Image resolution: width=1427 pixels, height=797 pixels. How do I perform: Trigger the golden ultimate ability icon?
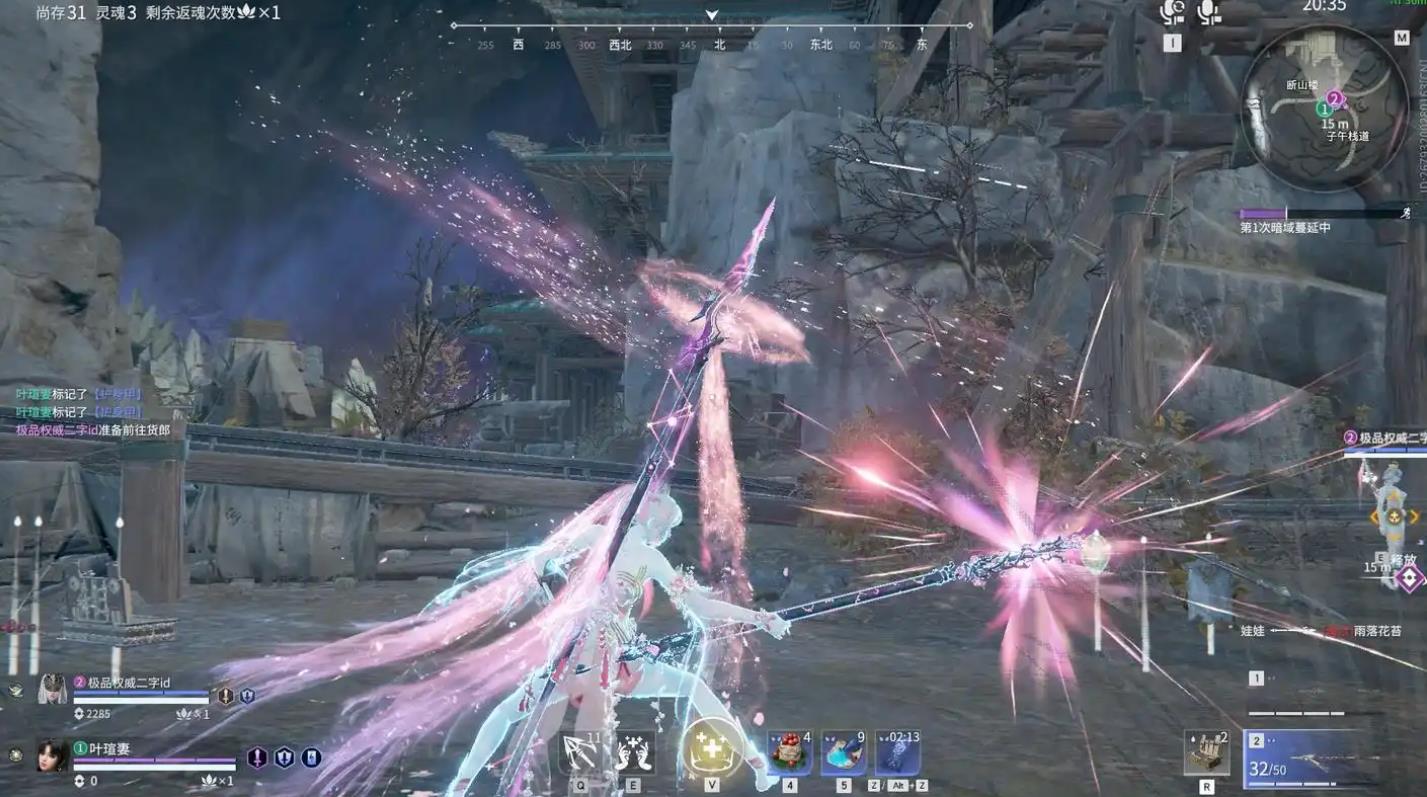[x=711, y=748]
